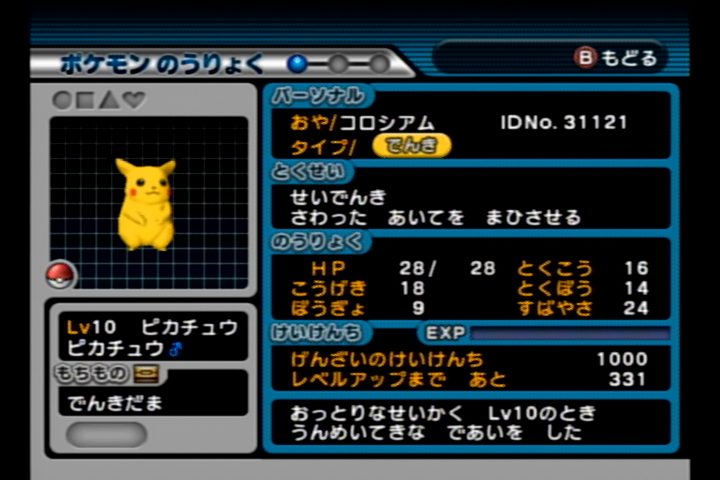The height and width of the screenshot is (480, 720).
Task: Click the Poké Ball icon below Pikachu
Action: click(x=61, y=274)
